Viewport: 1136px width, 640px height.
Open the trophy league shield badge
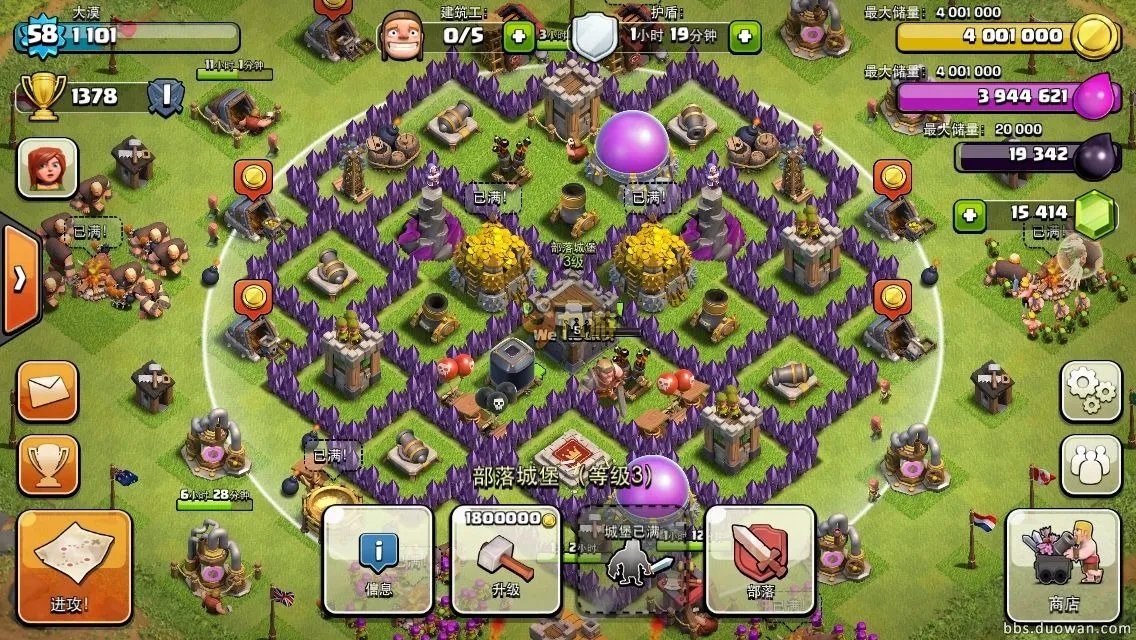165,96
